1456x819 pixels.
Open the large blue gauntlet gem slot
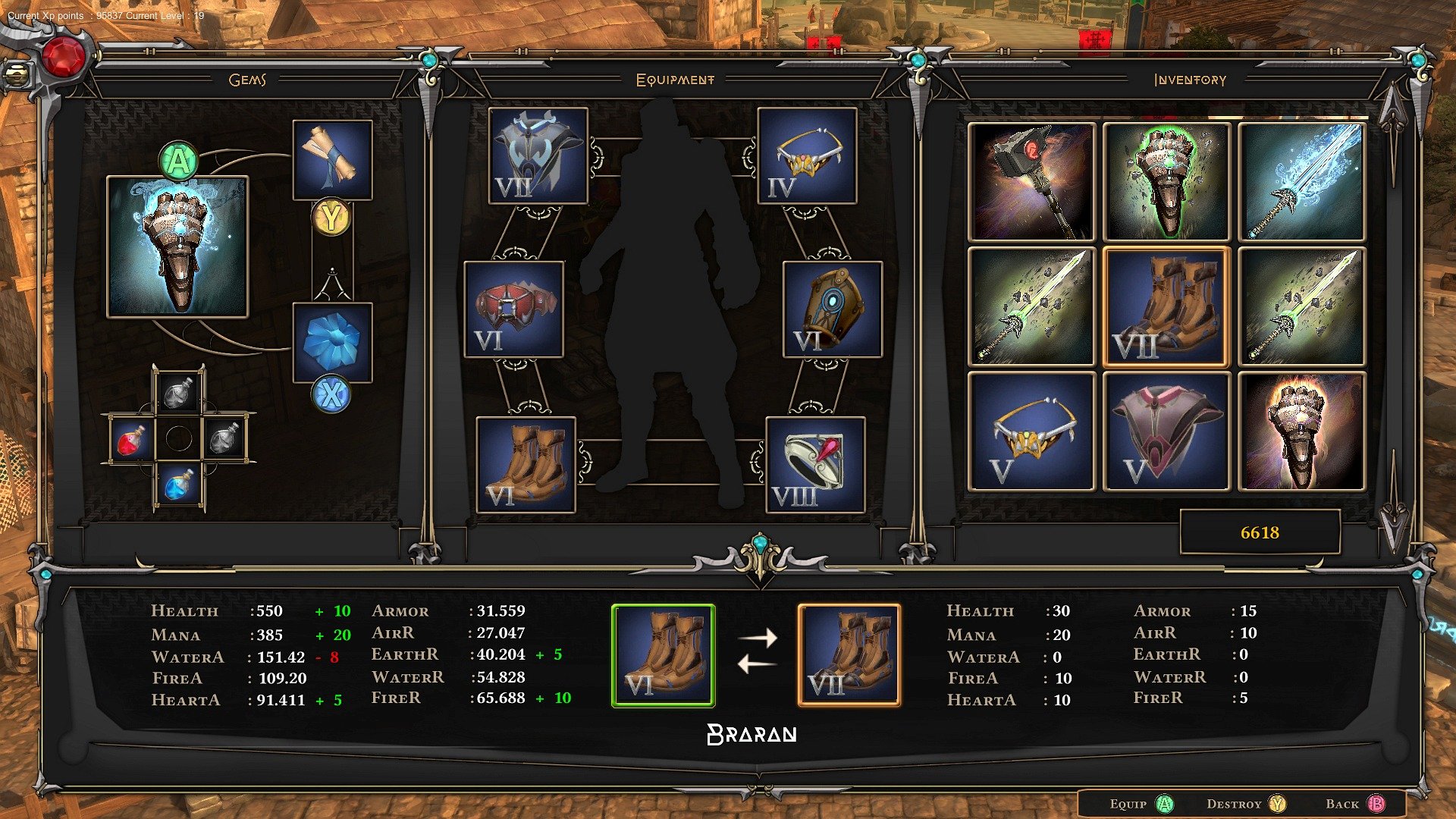pos(177,247)
